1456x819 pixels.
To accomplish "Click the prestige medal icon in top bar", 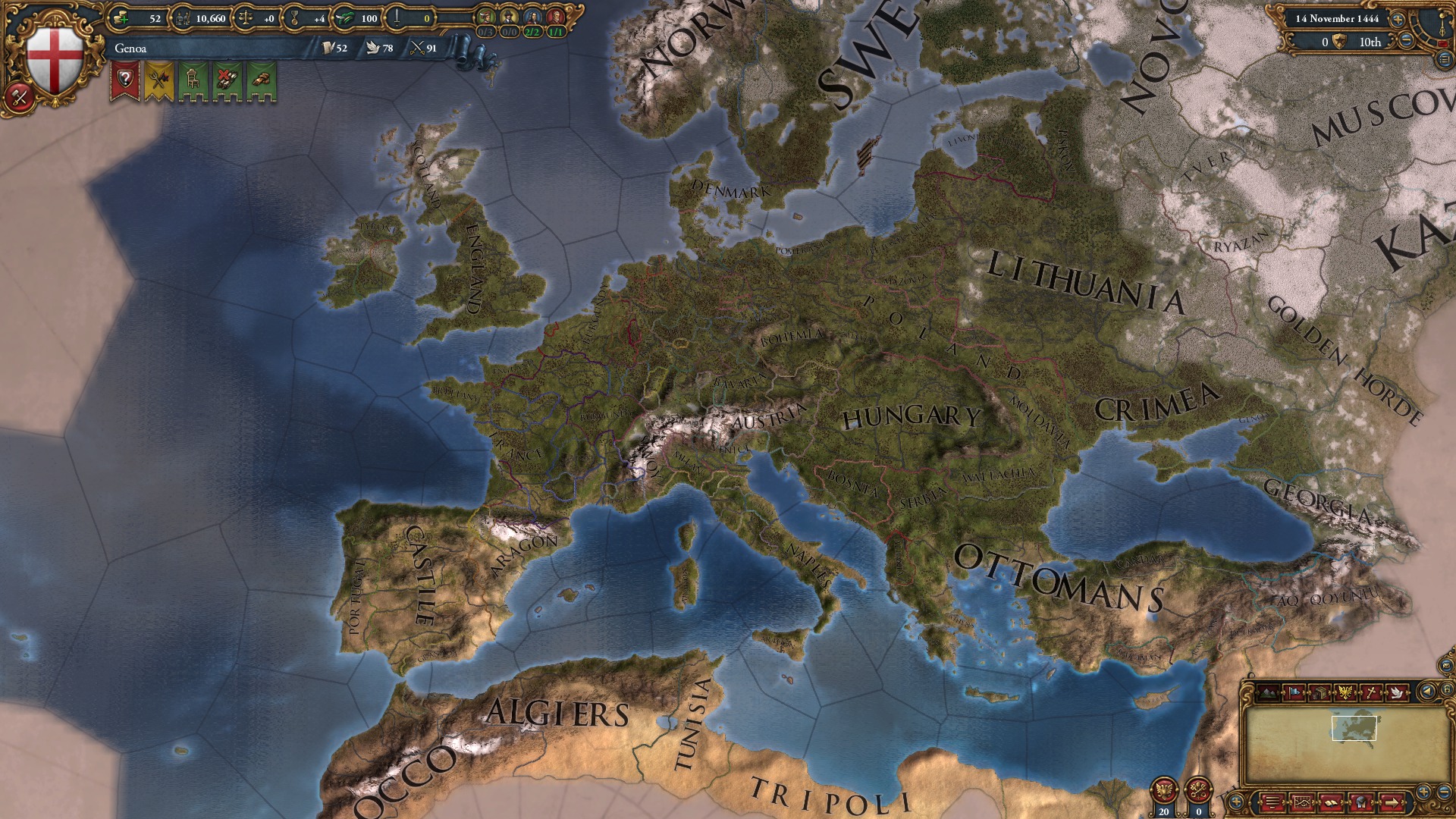I will [294, 18].
